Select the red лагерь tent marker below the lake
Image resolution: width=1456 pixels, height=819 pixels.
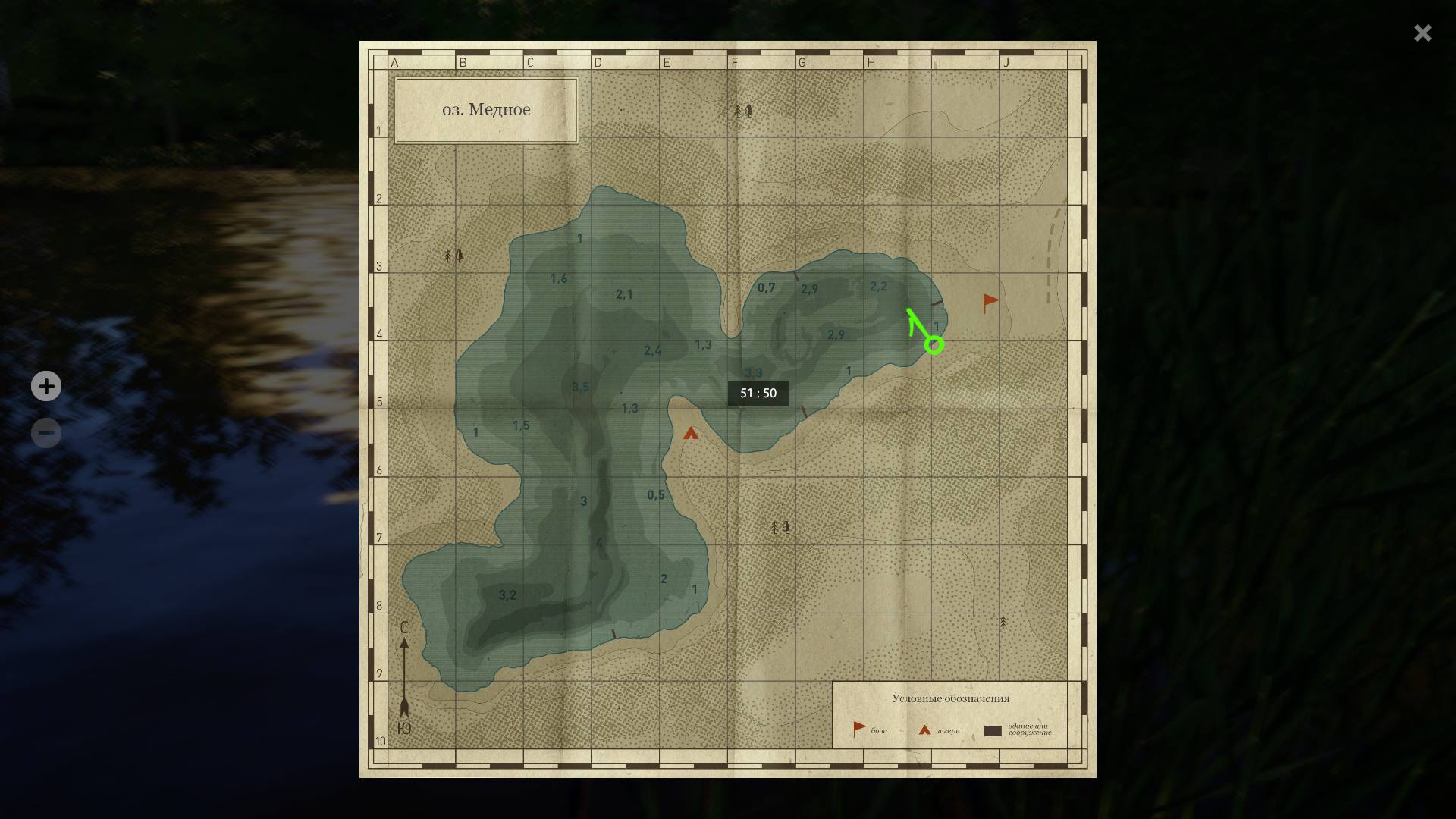coord(691,434)
